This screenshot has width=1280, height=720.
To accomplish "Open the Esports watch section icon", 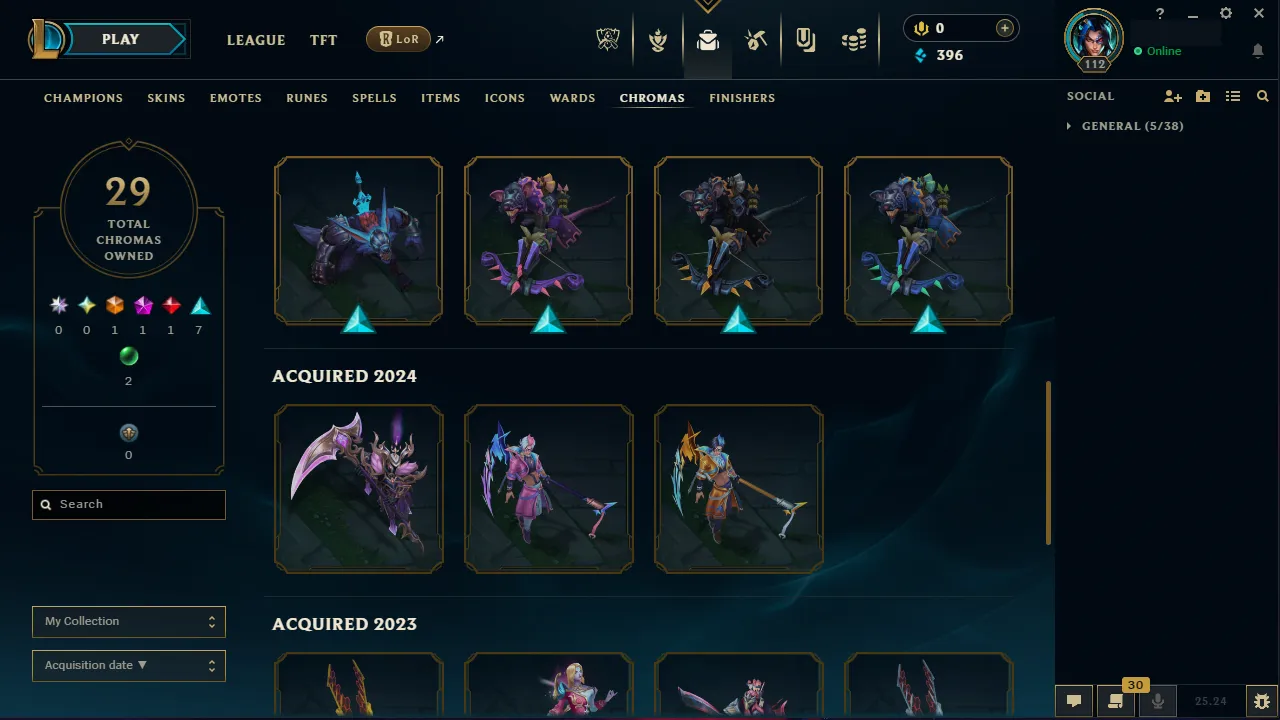I will [x=608, y=38].
